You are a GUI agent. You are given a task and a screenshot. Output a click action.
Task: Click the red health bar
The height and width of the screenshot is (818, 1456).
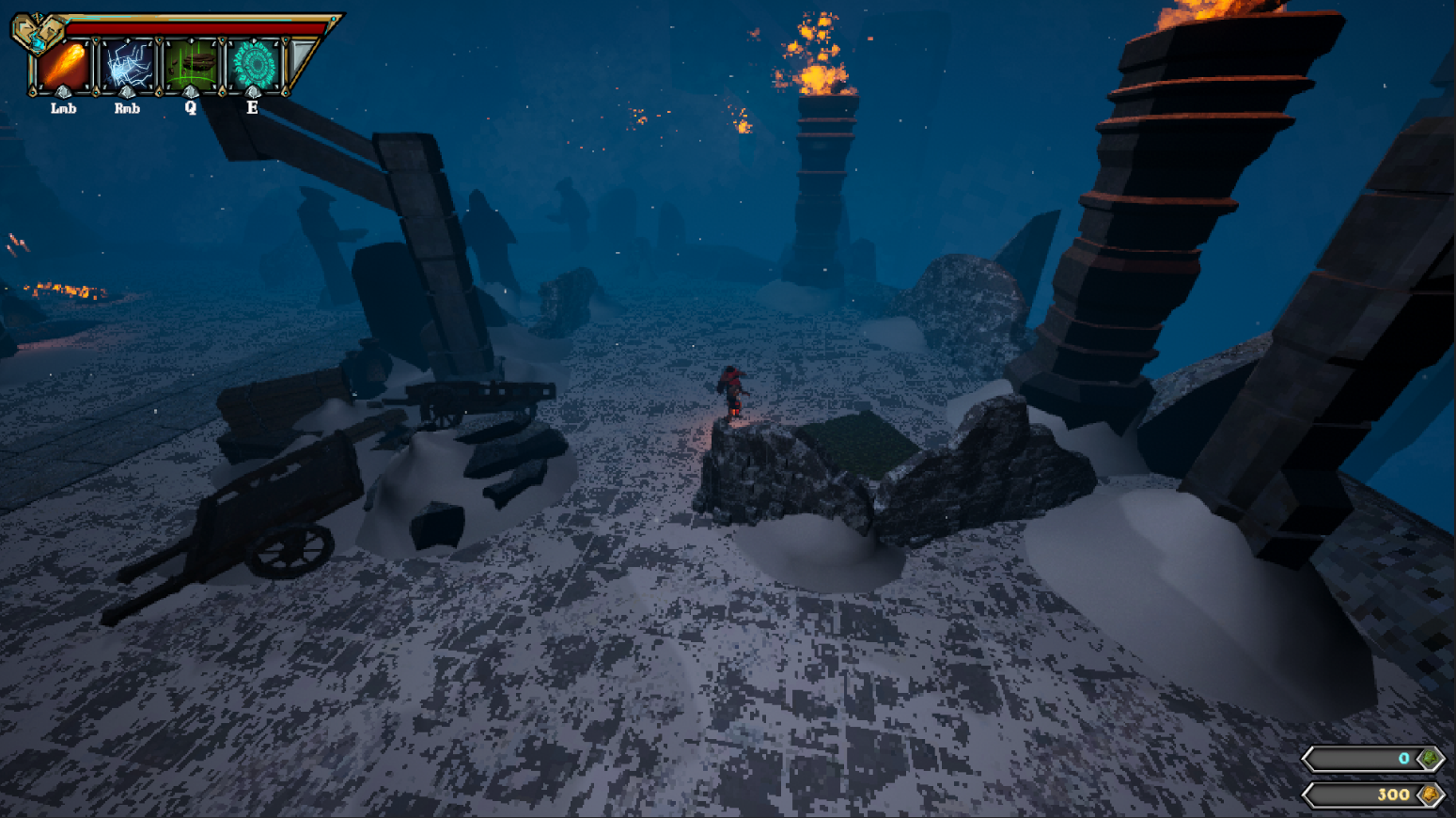coord(191,27)
